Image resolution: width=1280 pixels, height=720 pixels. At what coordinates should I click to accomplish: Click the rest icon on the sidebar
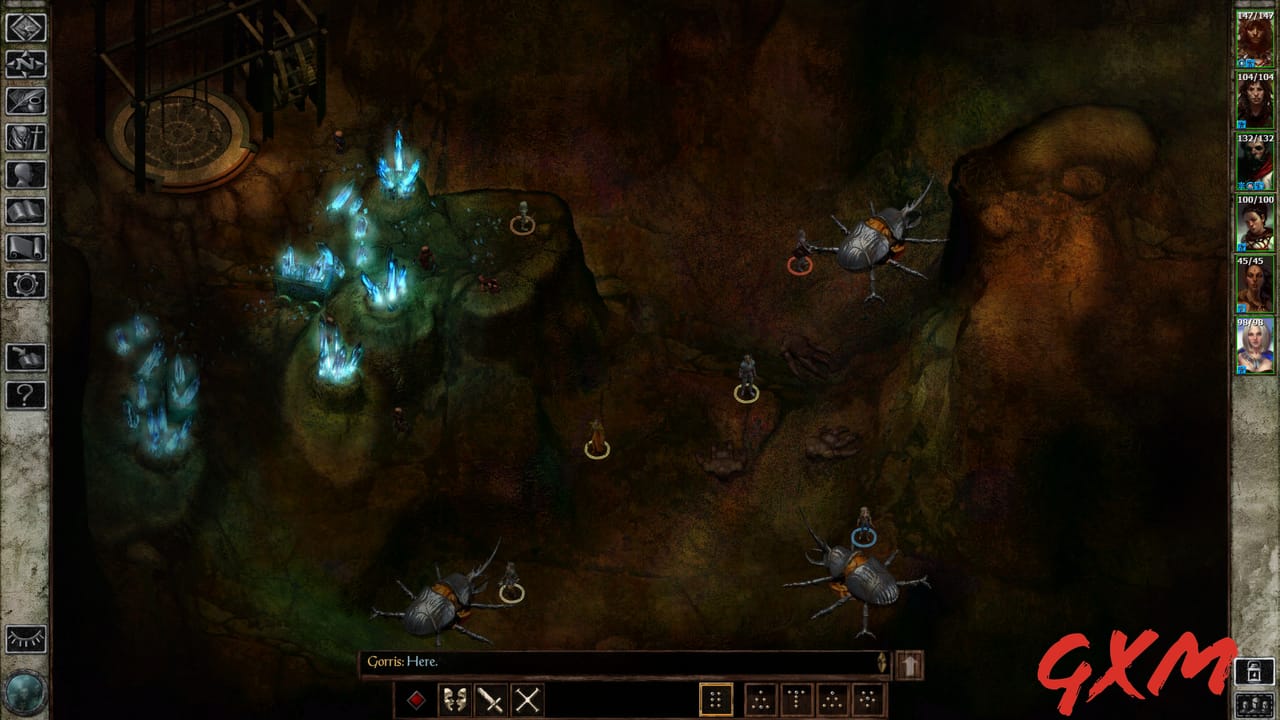click(x=25, y=355)
